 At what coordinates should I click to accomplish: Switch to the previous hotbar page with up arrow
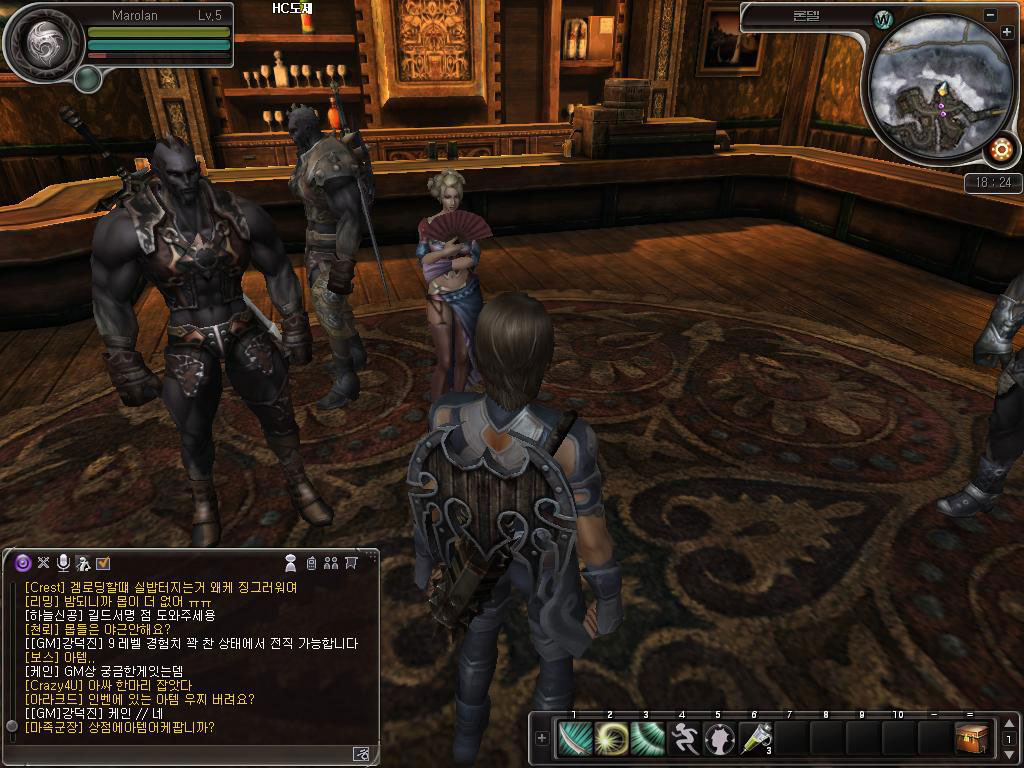tap(1009, 724)
